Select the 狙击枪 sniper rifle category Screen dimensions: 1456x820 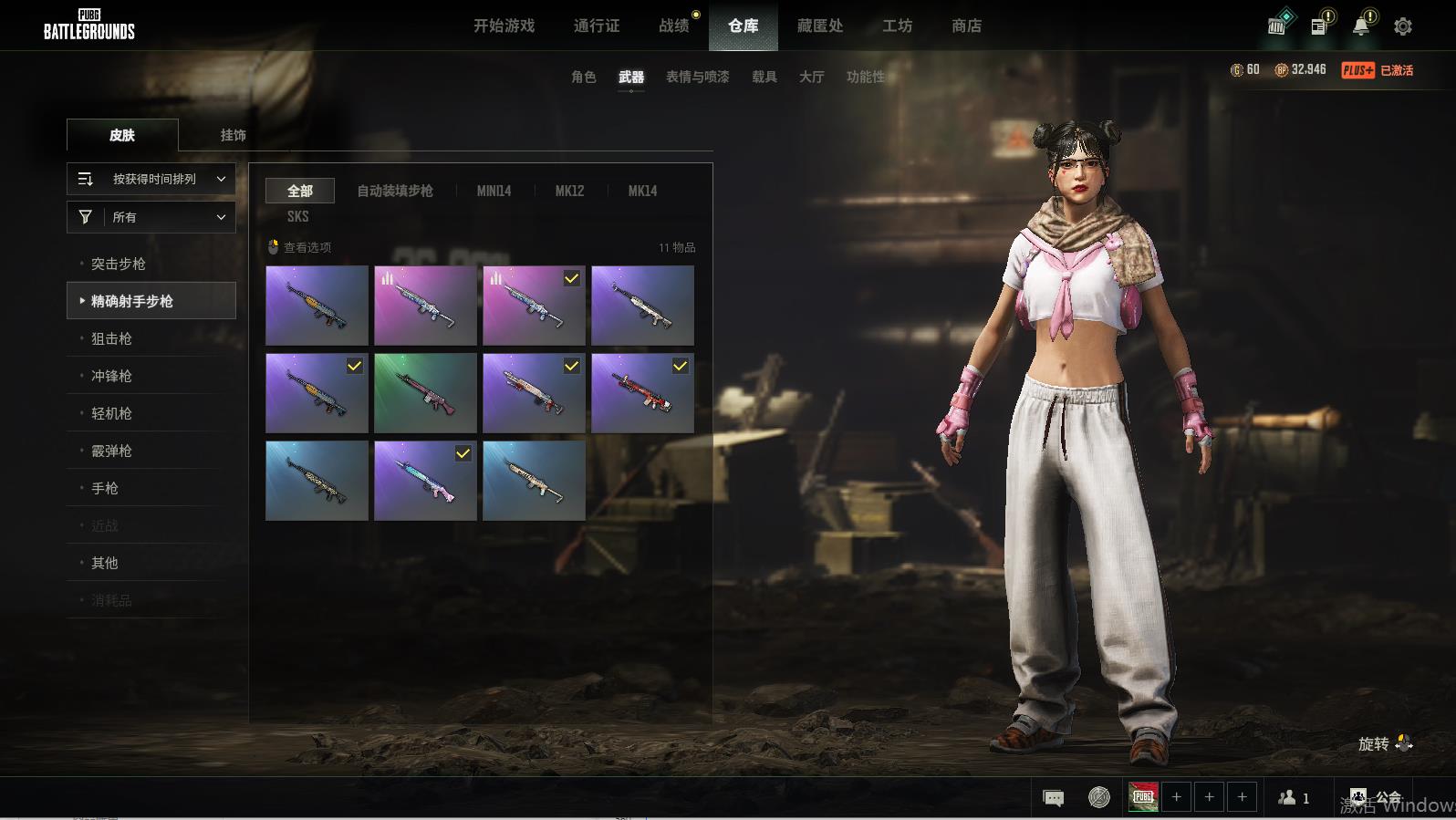click(111, 338)
